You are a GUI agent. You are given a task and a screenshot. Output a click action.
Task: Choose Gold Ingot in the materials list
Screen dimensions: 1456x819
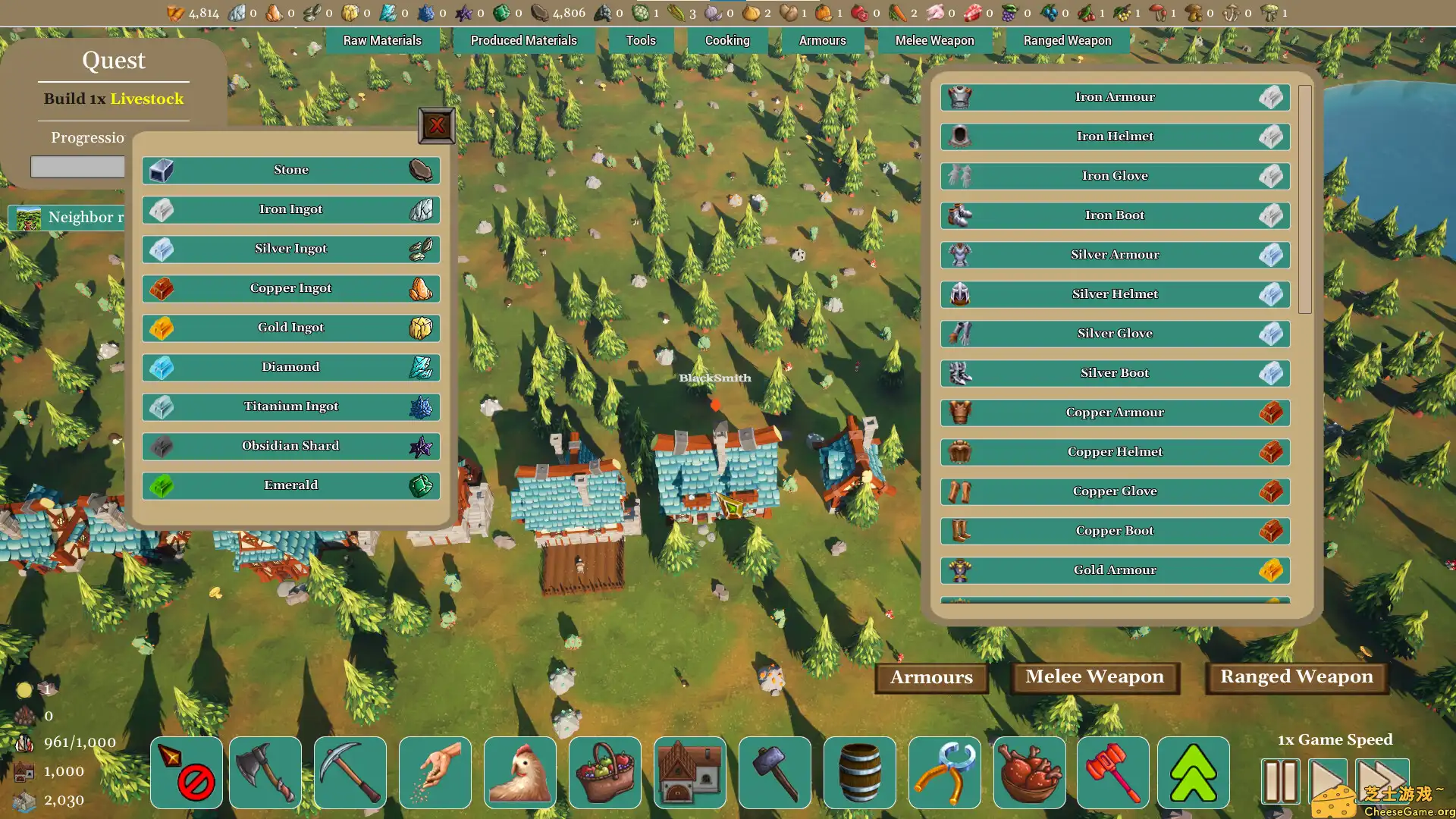pos(290,327)
